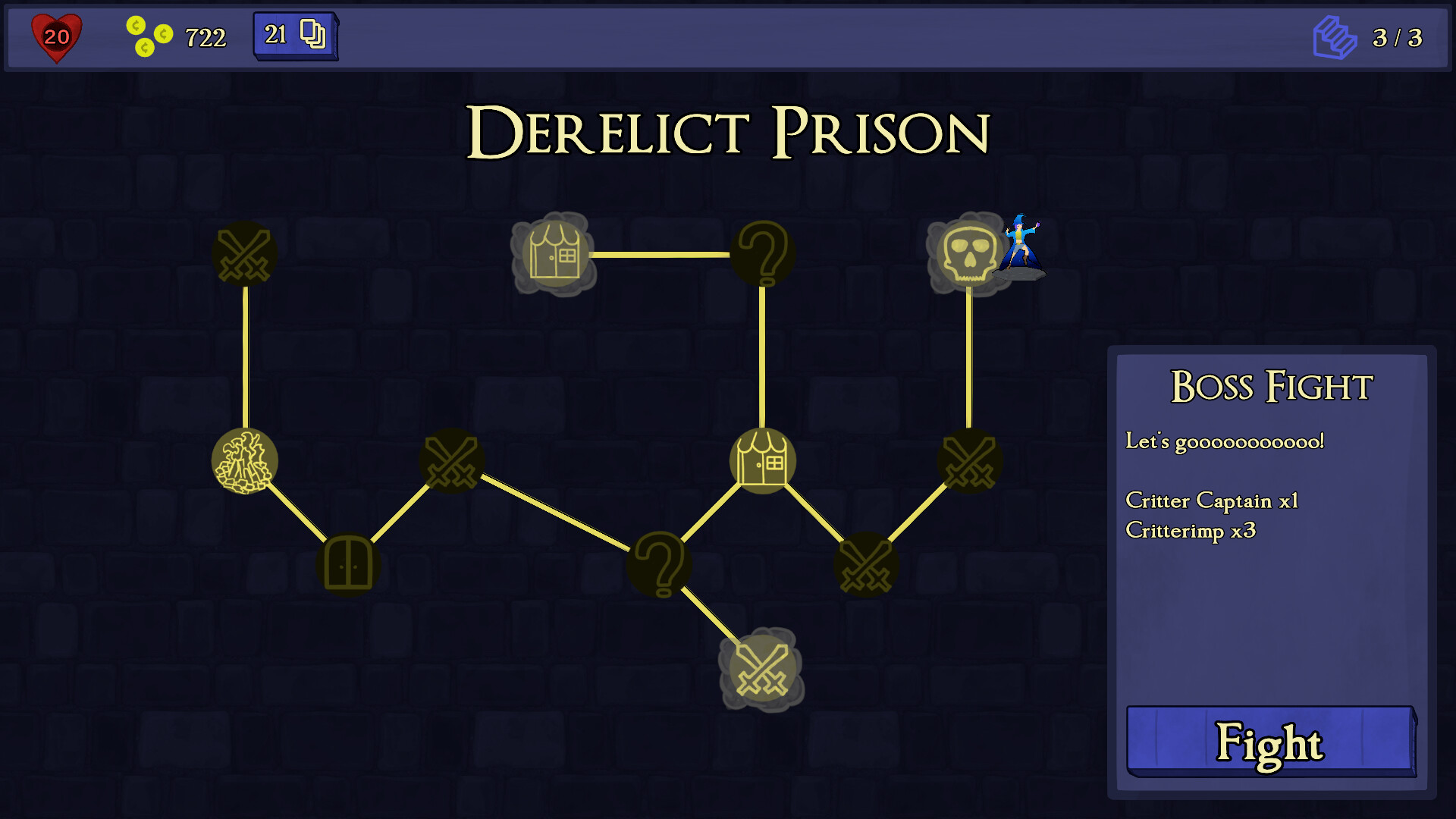Select the top-left battle swords node

click(x=244, y=254)
